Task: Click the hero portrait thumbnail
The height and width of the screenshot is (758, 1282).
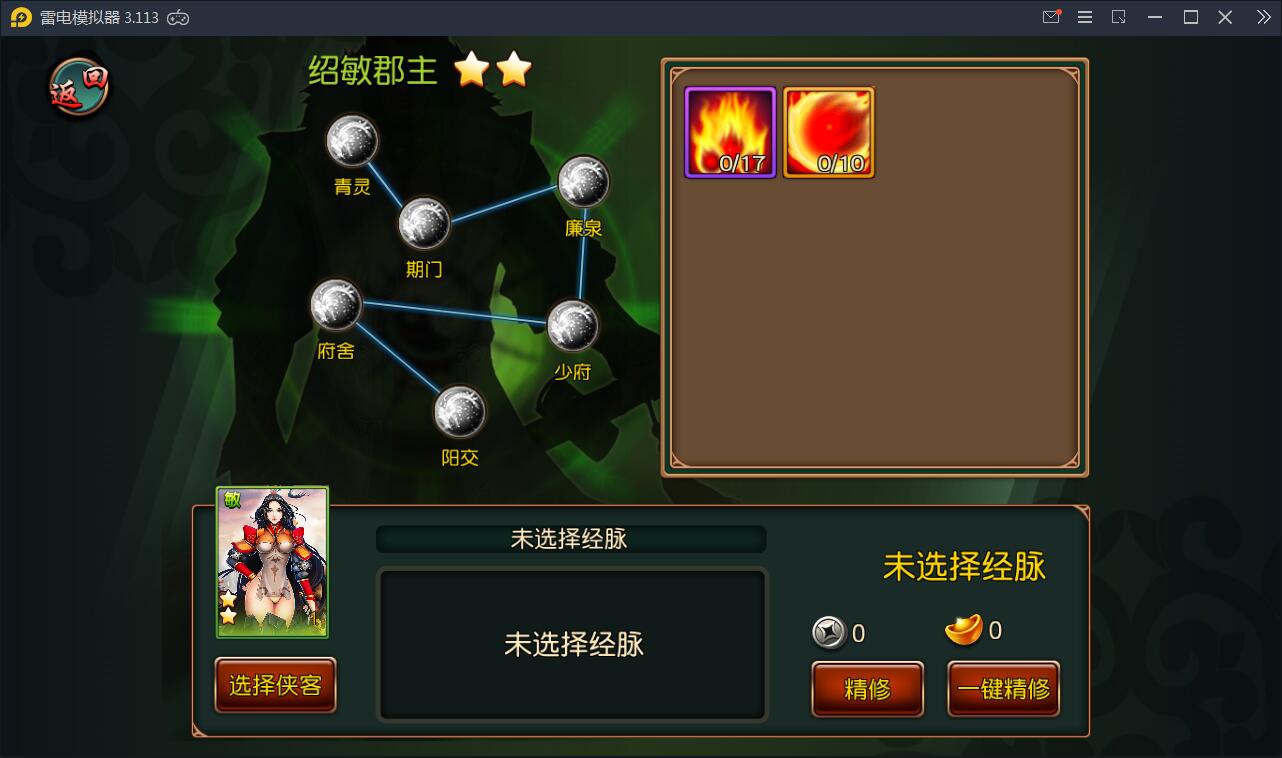Action: 272,563
